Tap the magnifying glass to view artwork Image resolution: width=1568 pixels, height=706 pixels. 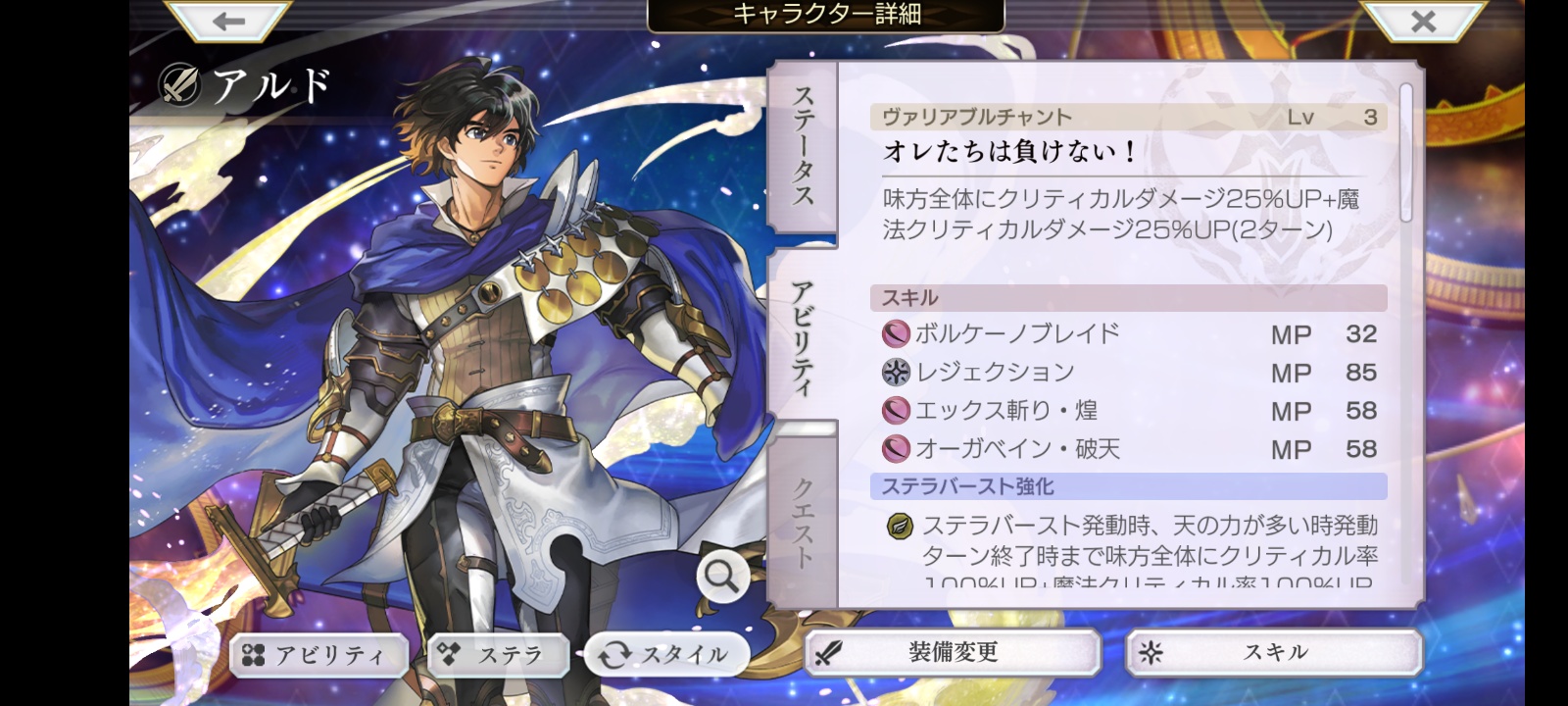pos(722,578)
